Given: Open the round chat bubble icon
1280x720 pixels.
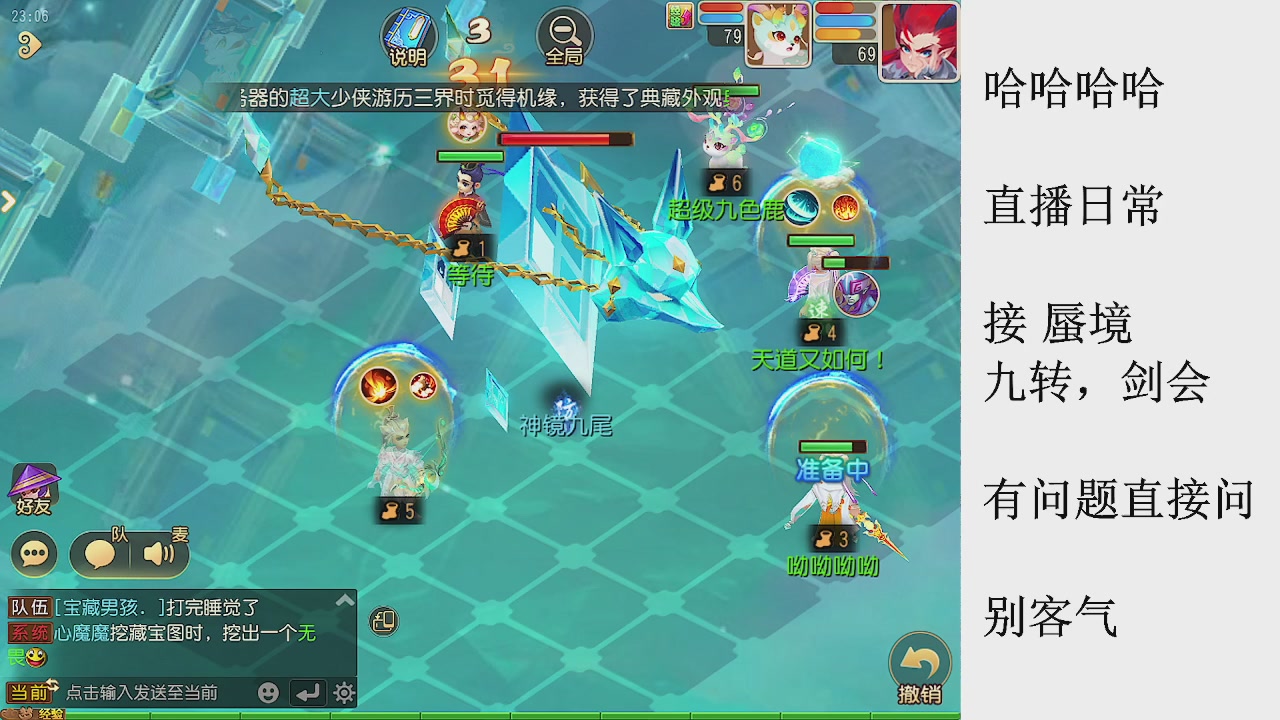Looking at the screenshot, I should tap(32, 553).
